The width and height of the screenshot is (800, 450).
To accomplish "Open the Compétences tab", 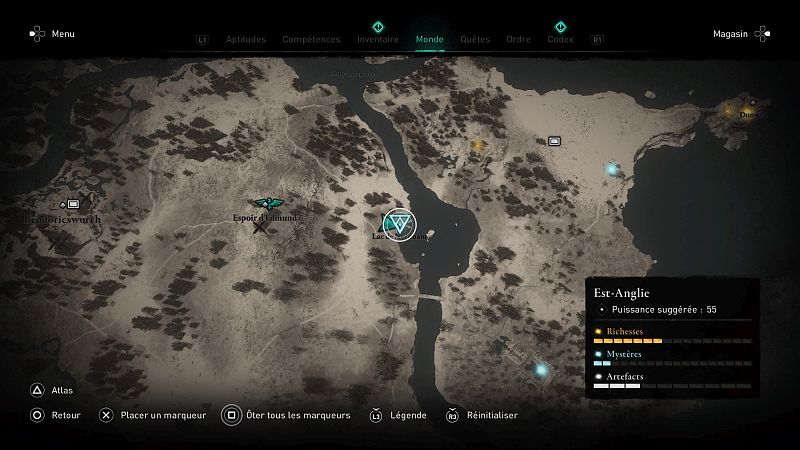I will click(311, 40).
